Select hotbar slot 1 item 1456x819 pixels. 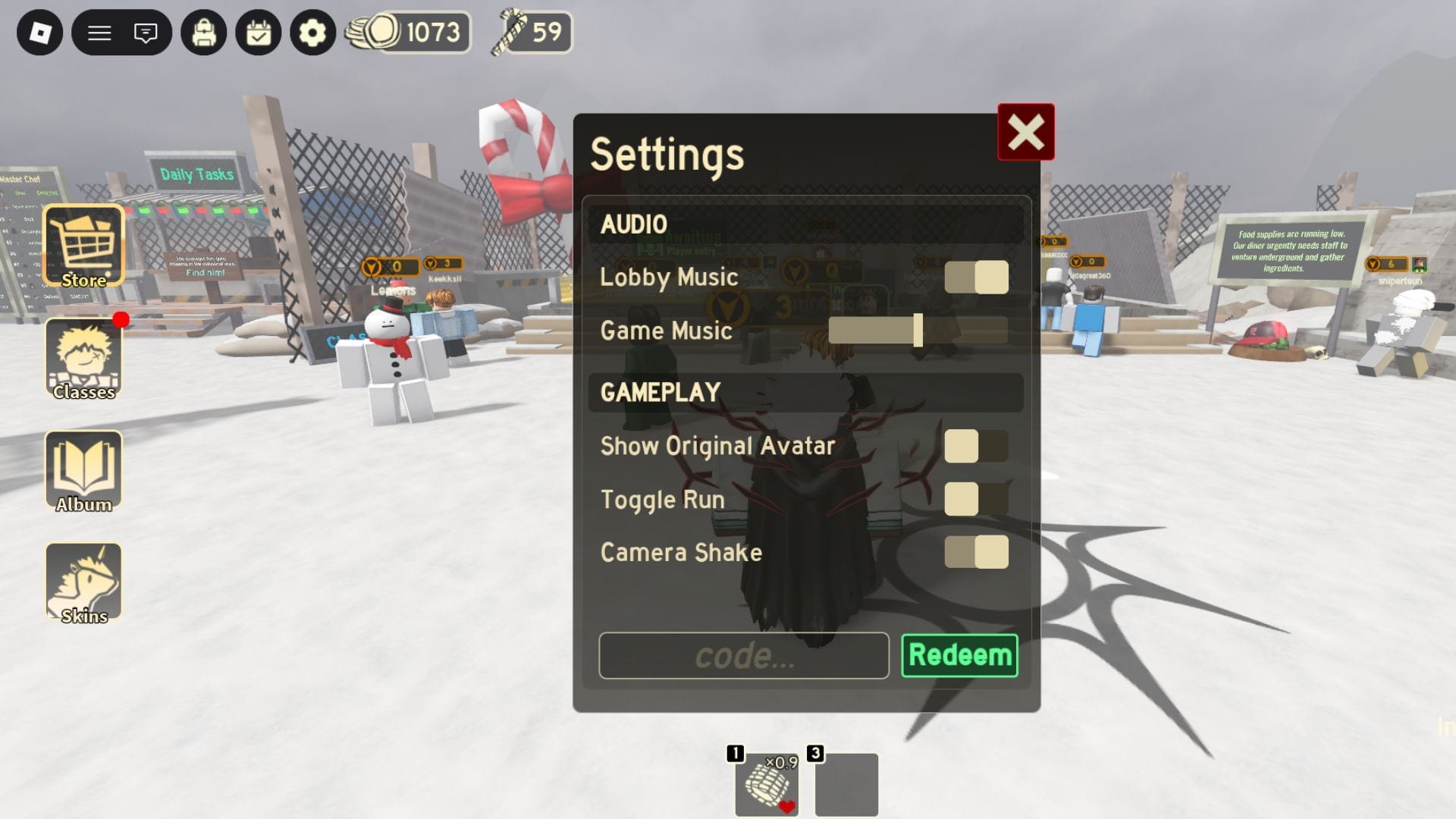pos(766,783)
